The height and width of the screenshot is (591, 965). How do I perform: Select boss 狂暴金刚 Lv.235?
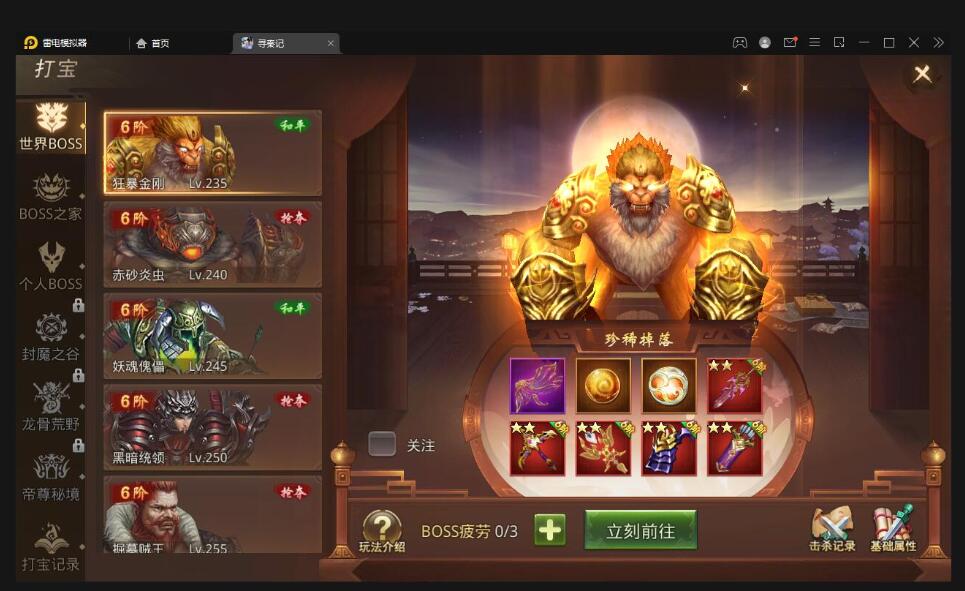point(213,153)
